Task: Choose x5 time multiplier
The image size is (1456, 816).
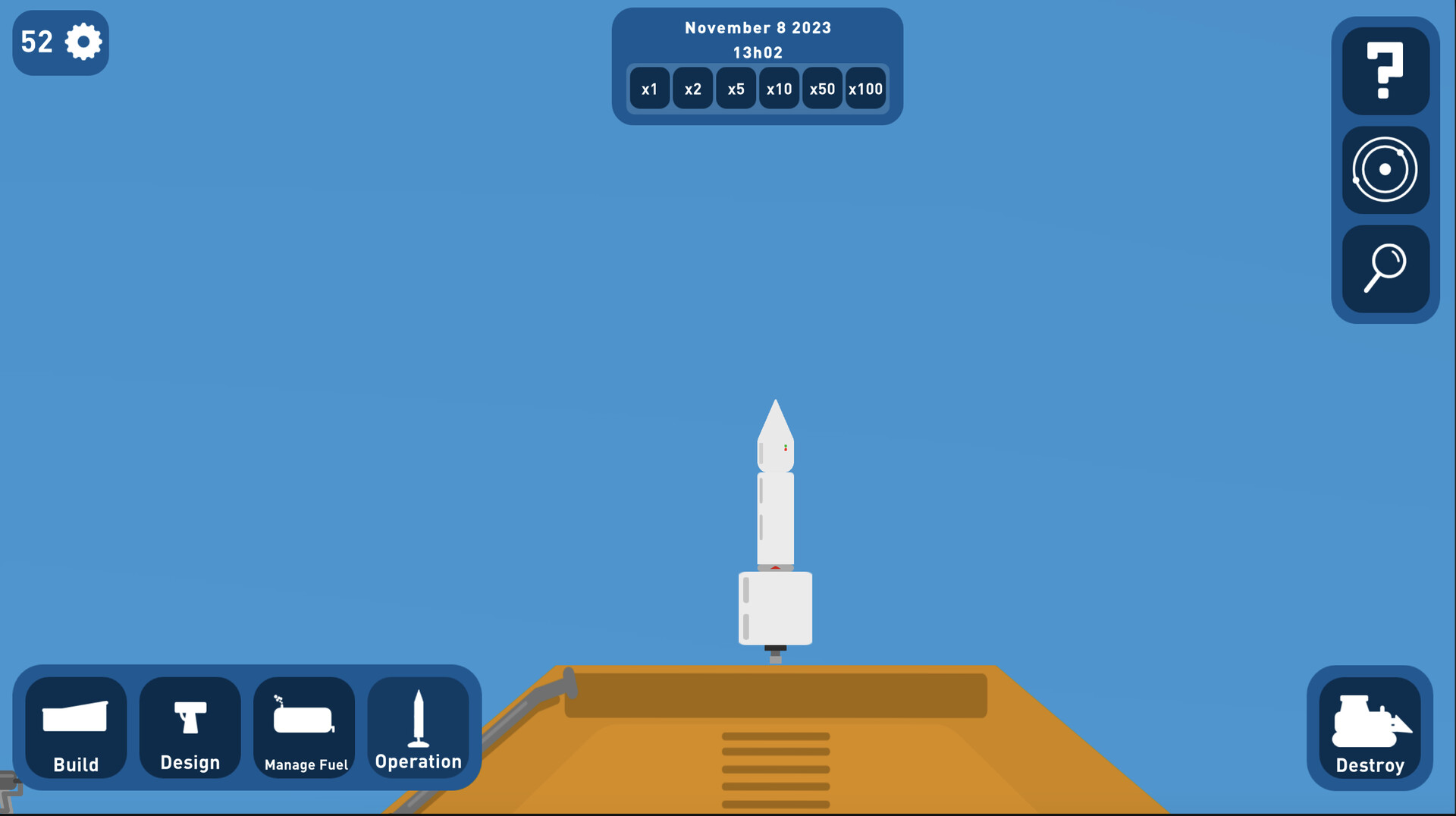Action: click(736, 88)
